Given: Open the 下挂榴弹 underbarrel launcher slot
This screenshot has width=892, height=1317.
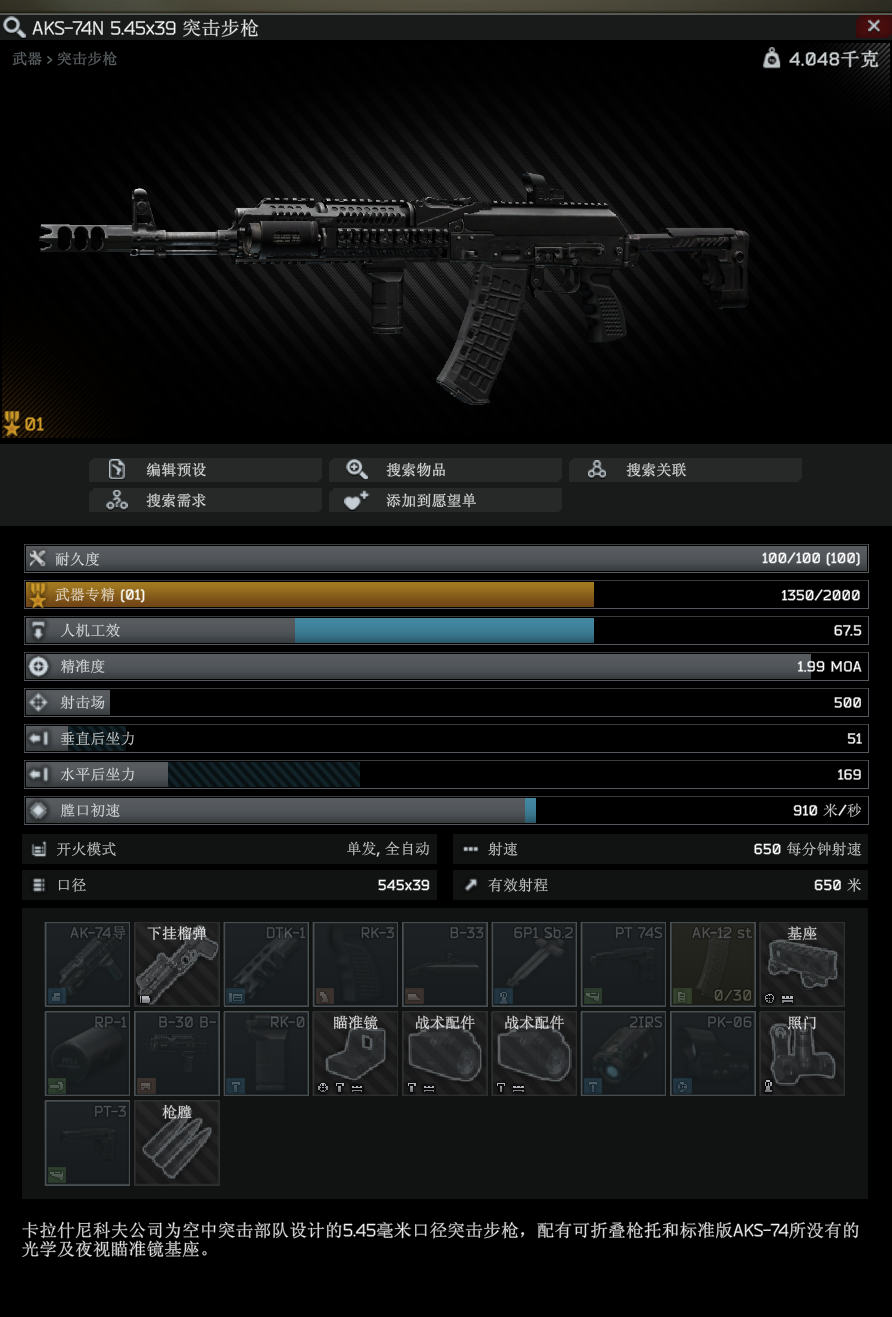Looking at the screenshot, I should tap(177, 964).
